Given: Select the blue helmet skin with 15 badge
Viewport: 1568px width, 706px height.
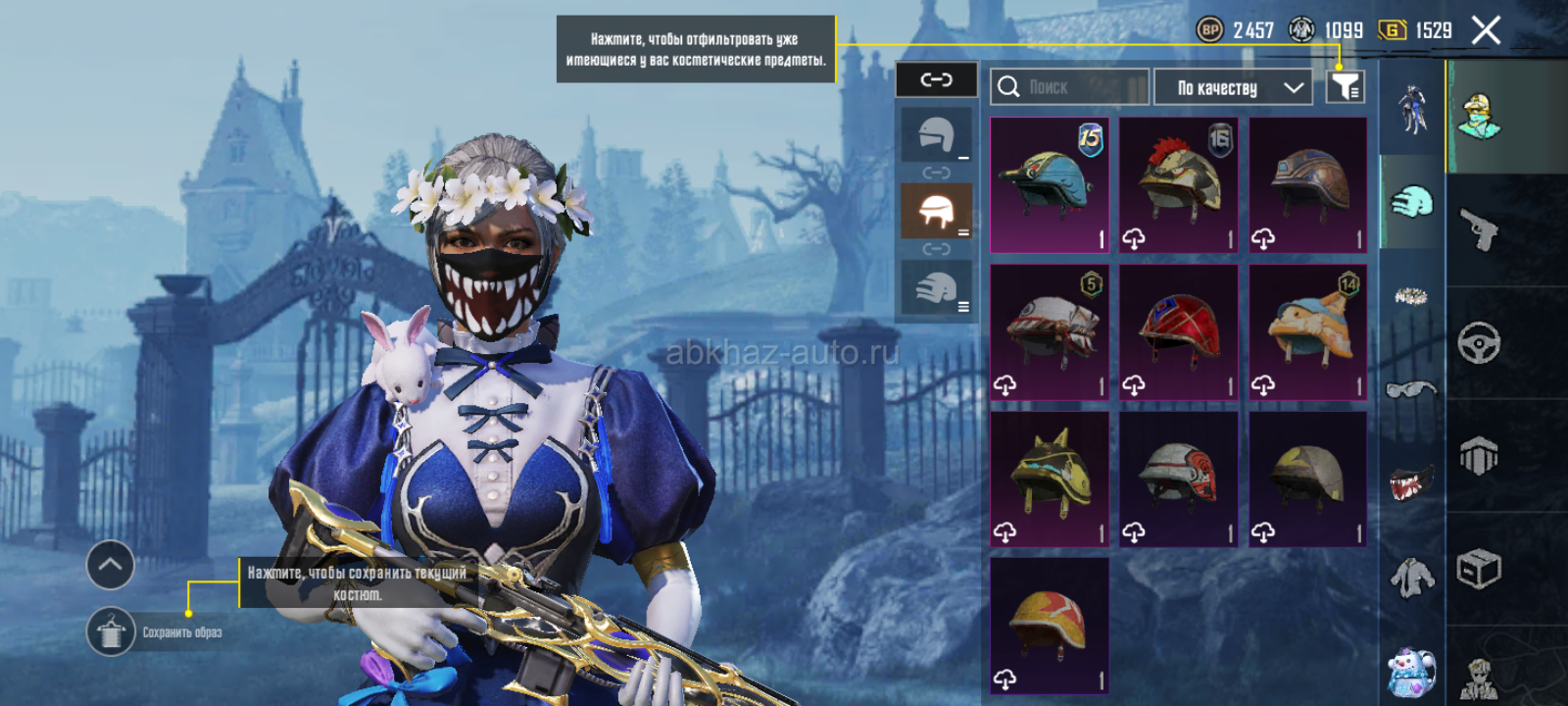Looking at the screenshot, I should [x=1050, y=185].
